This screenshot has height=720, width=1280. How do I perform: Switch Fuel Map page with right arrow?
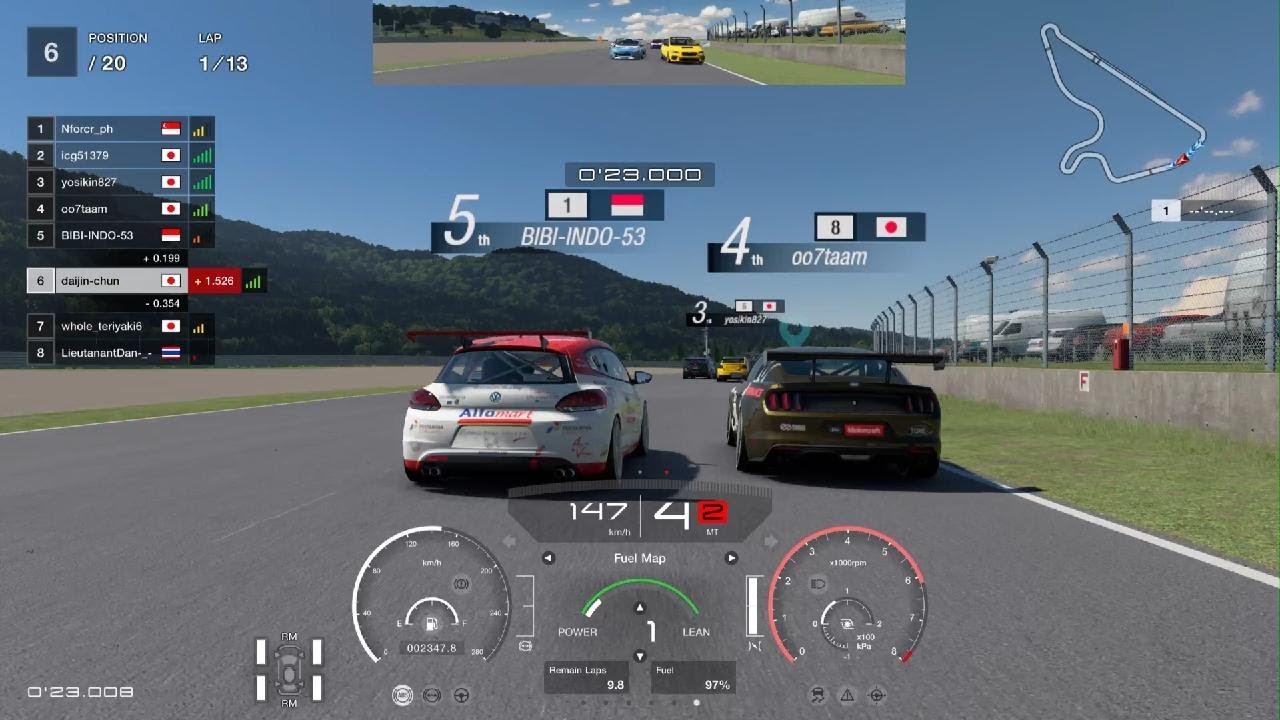click(731, 558)
